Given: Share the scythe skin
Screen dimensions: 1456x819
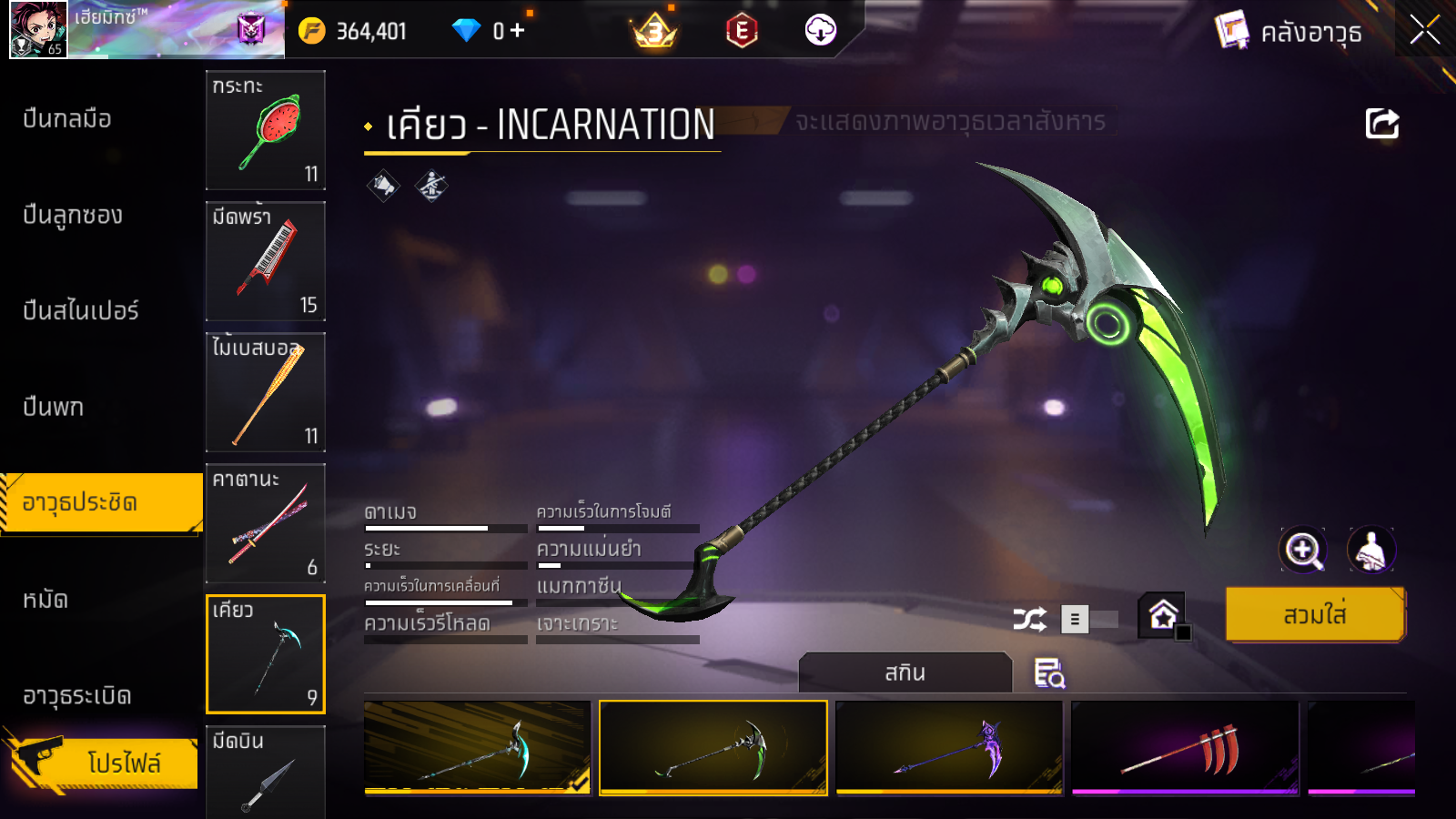Looking at the screenshot, I should coord(1381,124).
